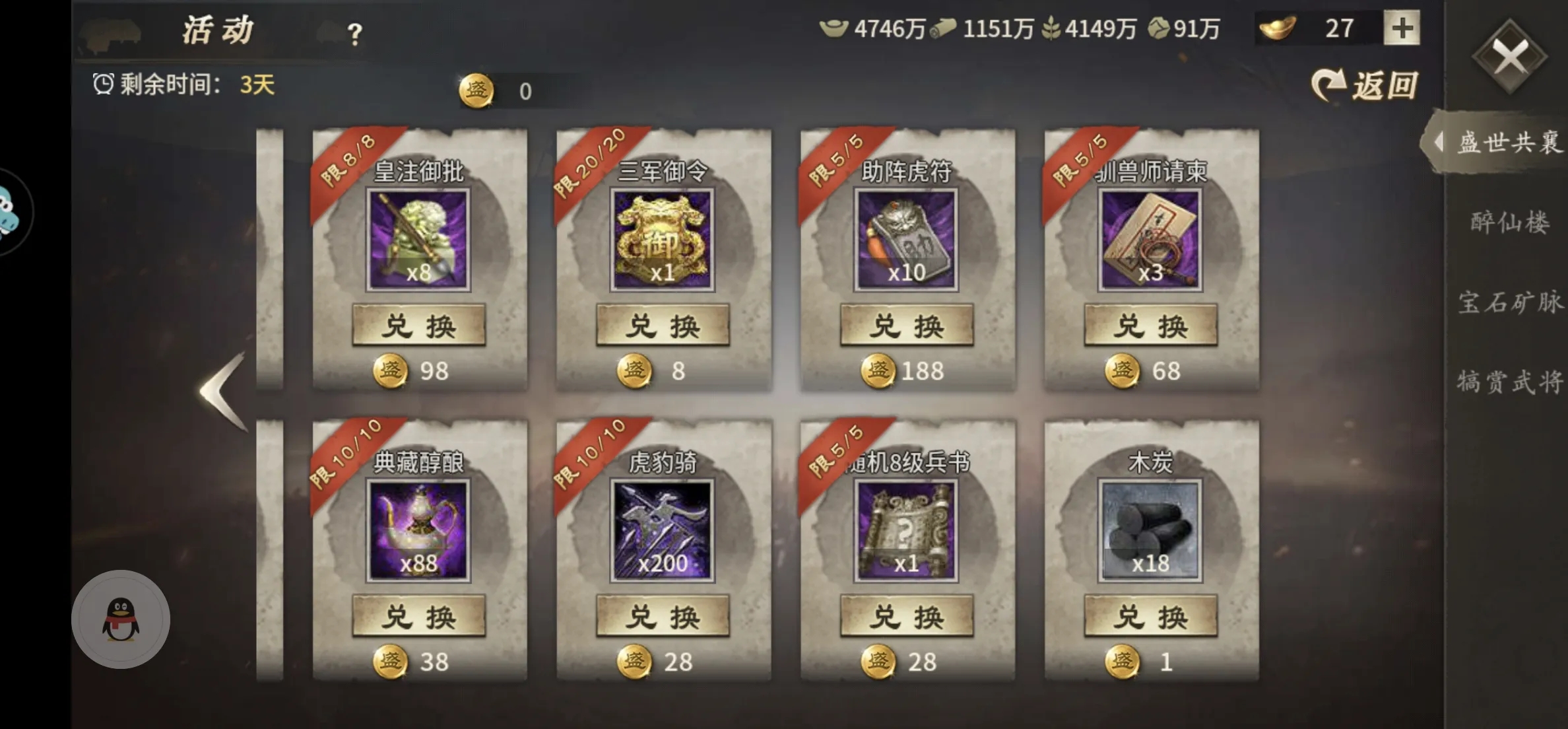Inspect the 三军御令 golden token icon
The width and height of the screenshot is (1568, 729).
click(663, 240)
